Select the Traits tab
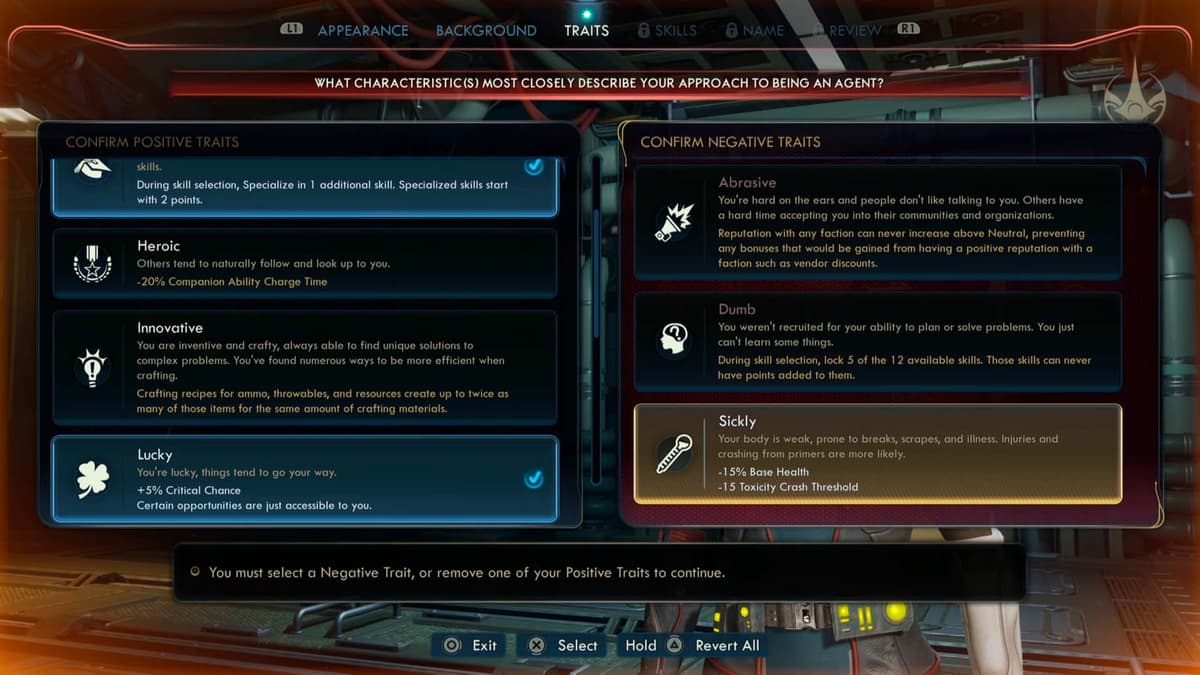This screenshot has width=1200, height=675. (x=586, y=31)
